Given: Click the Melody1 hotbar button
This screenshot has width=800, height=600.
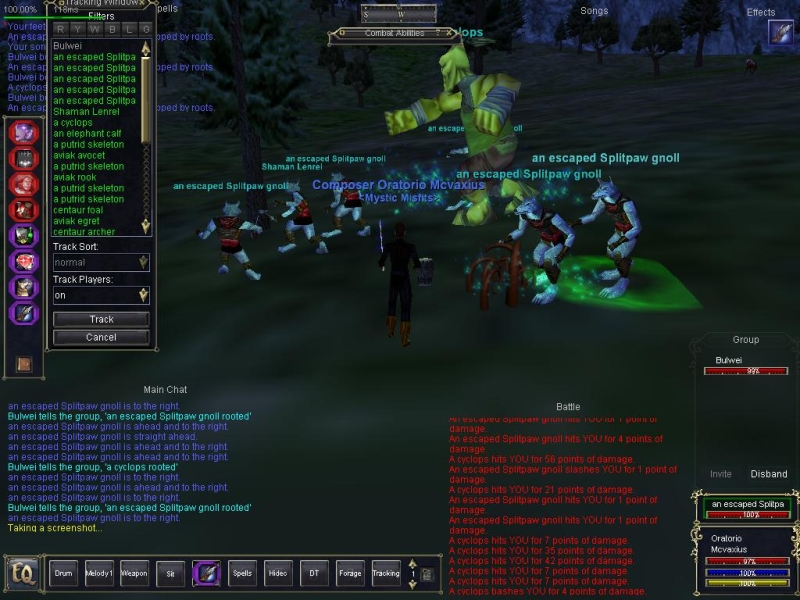Looking at the screenshot, I should point(98,574).
